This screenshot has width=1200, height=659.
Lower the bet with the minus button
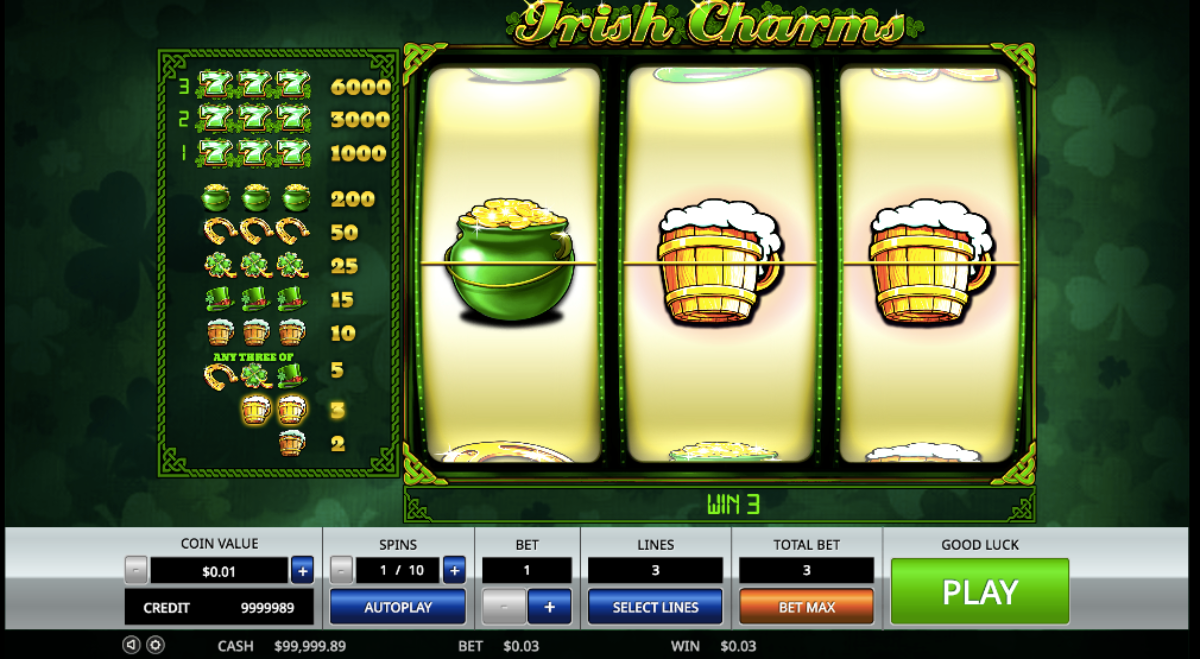[504, 607]
